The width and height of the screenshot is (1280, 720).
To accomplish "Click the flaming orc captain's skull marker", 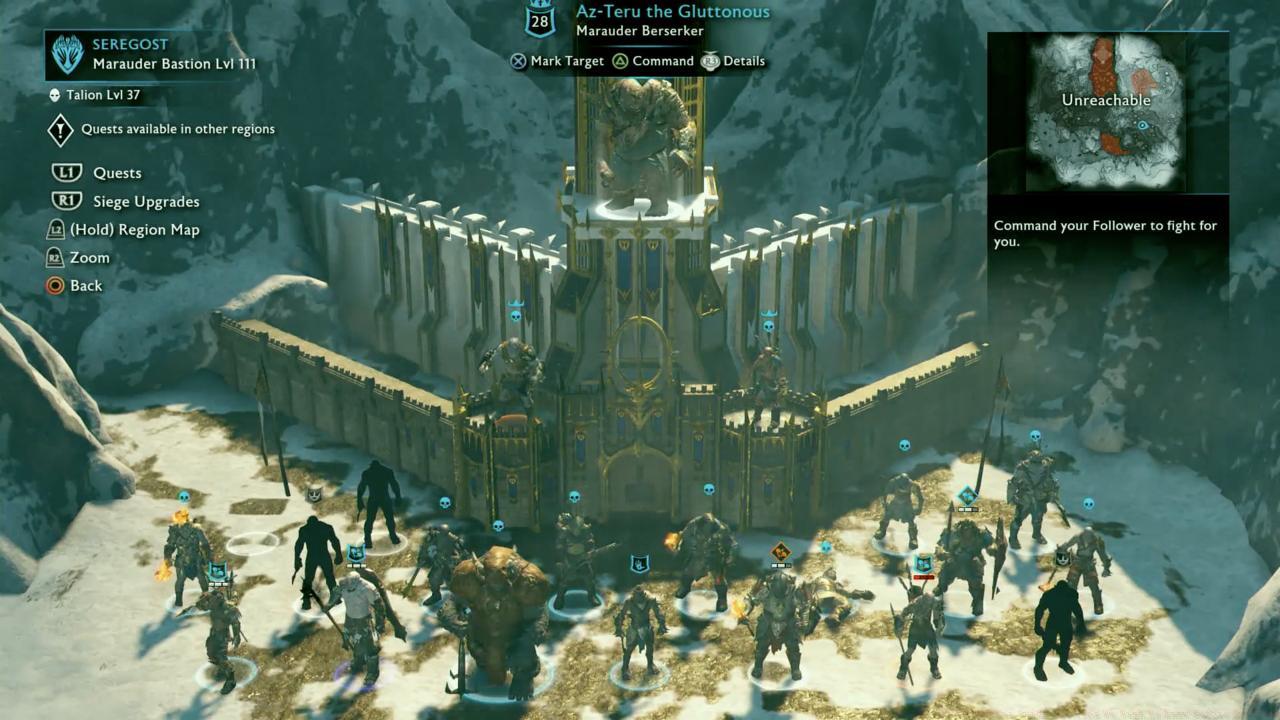I will pyautogui.click(x=183, y=497).
